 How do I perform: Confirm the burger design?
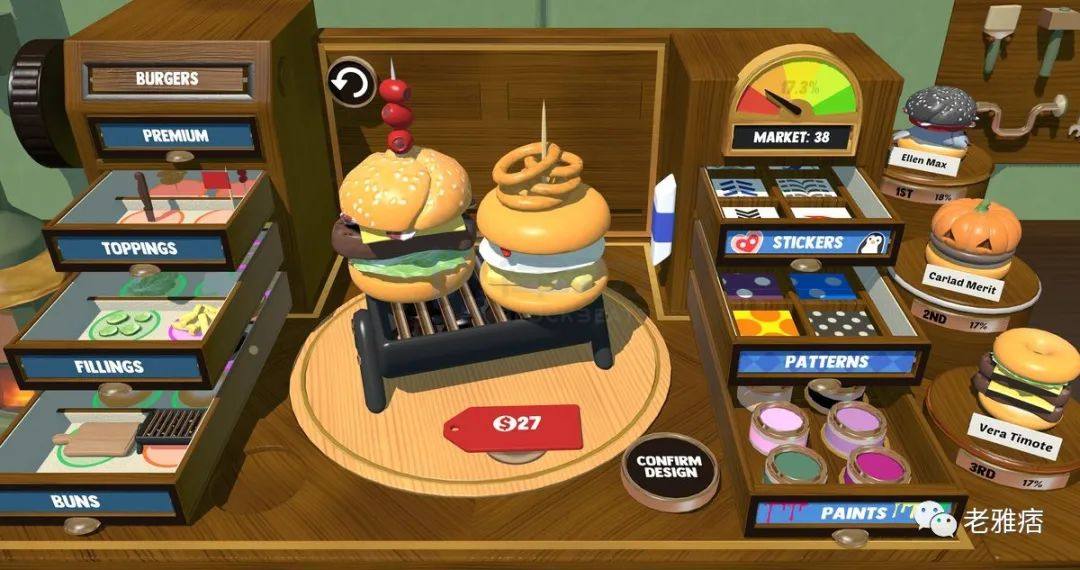click(669, 466)
